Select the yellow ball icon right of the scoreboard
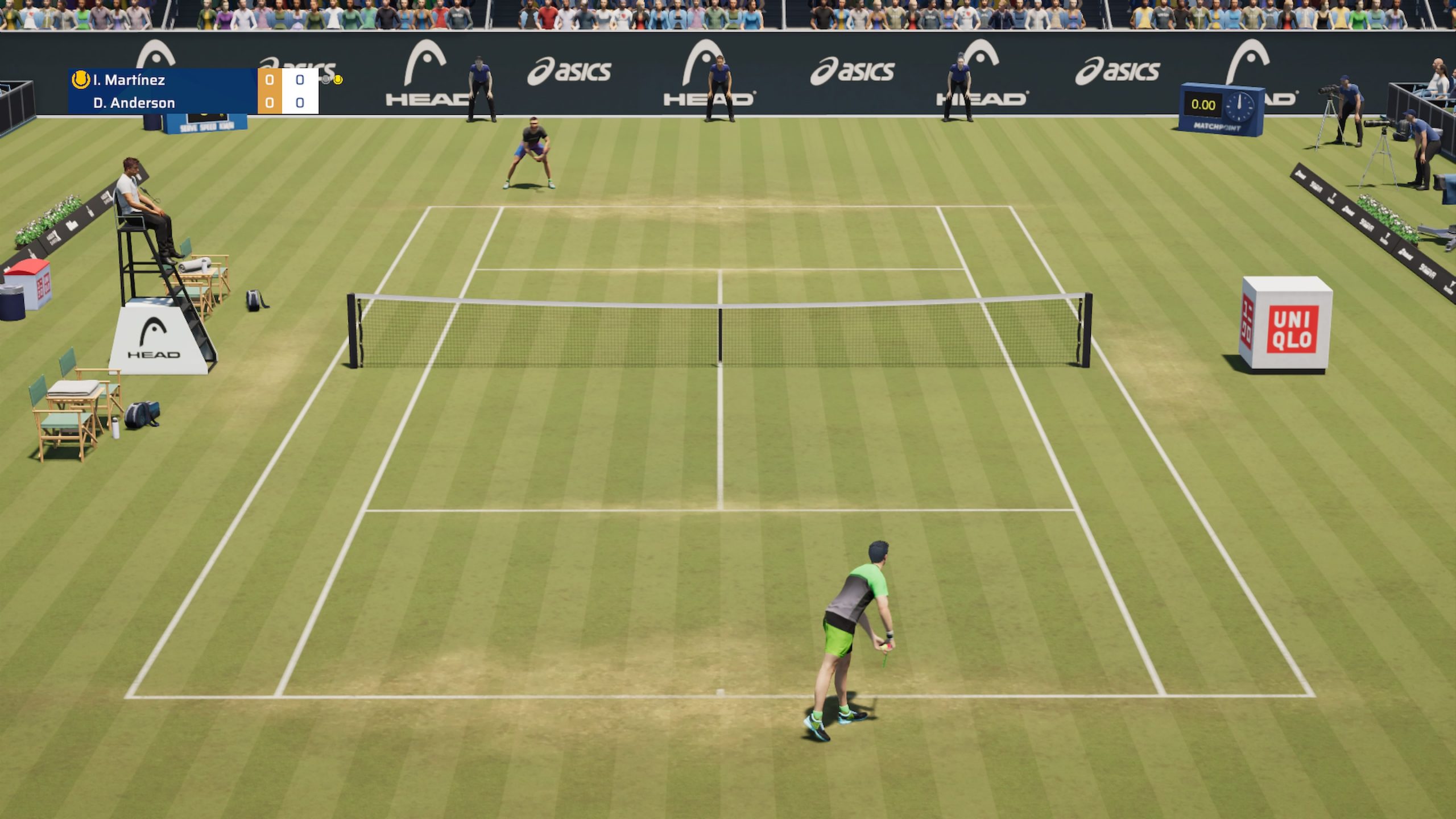1456x819 pixels. point(338,80)
